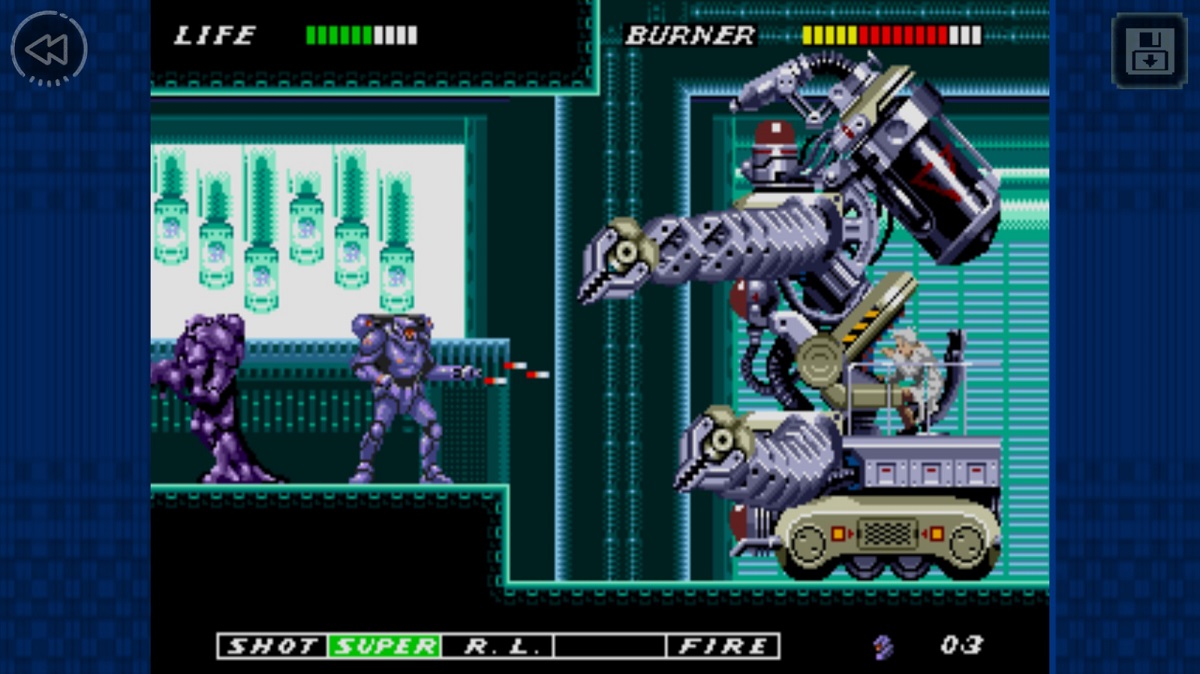Choose the SUPER weapon slot
Image resolution: width=1200 pixels, height=674 pixels.
(x=385, y=646)
